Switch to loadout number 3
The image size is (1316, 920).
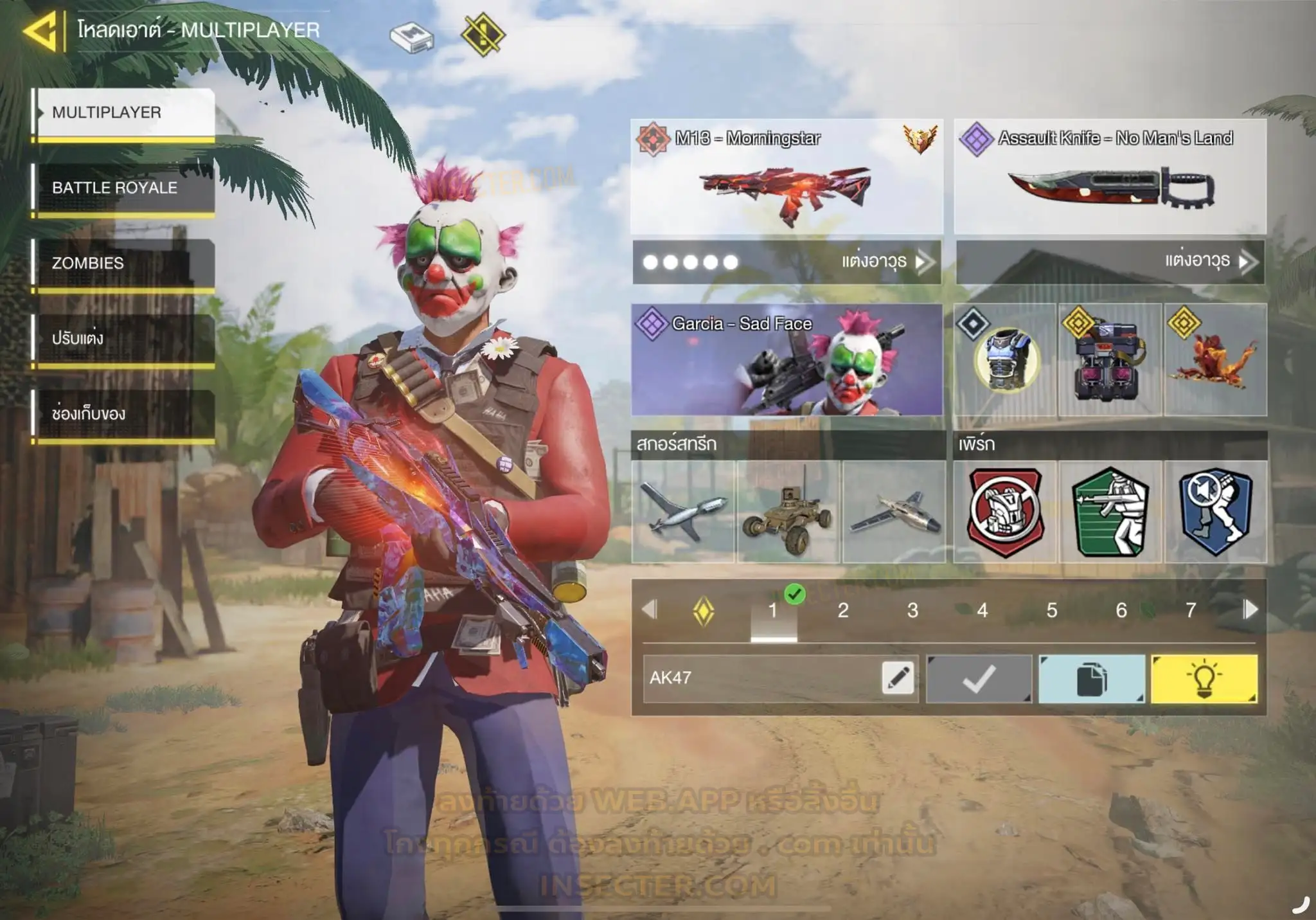[912, 610]
